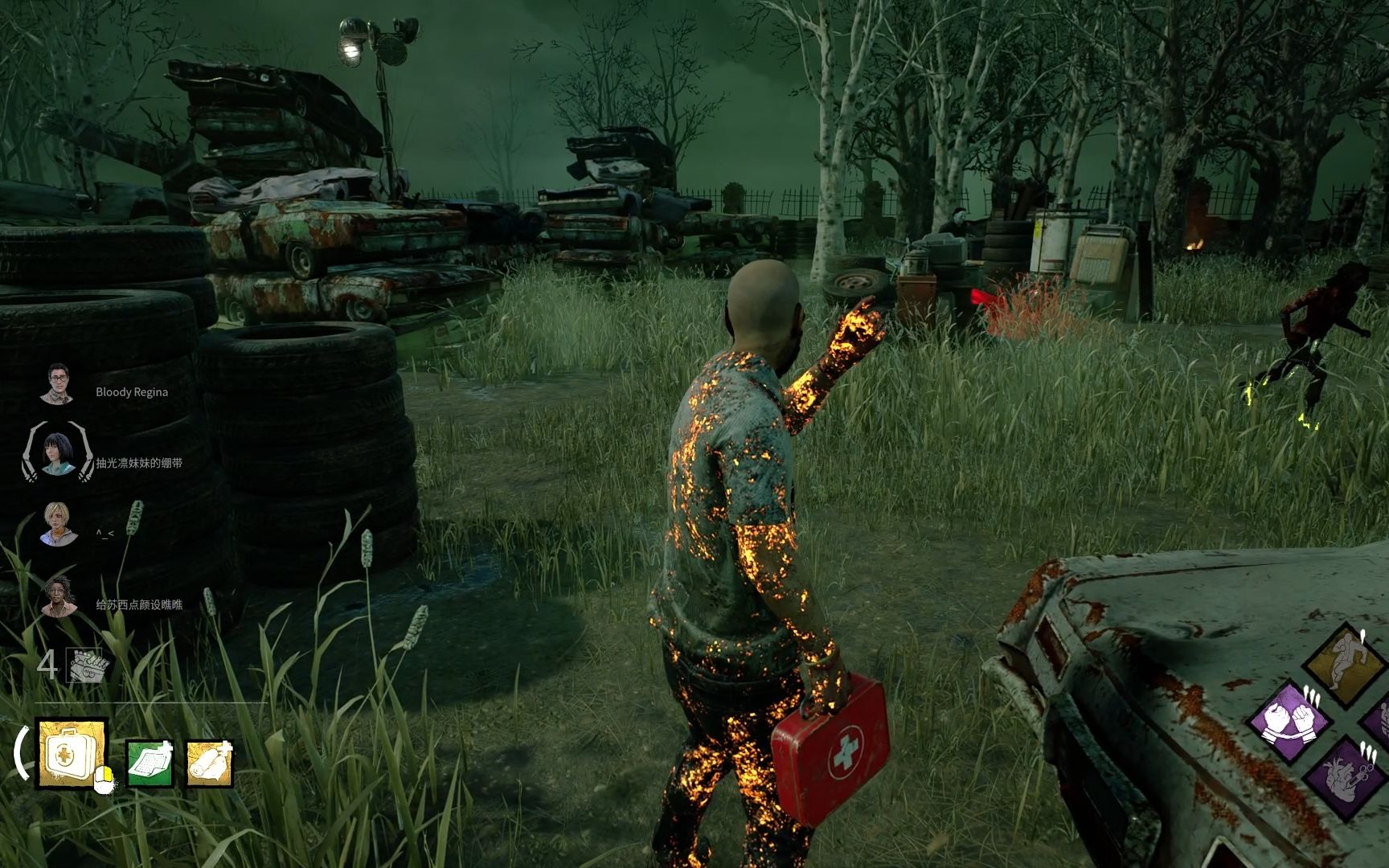
Task: Click the blonde survivor portrait named ^_<
Action: click(x=59, y=524)
